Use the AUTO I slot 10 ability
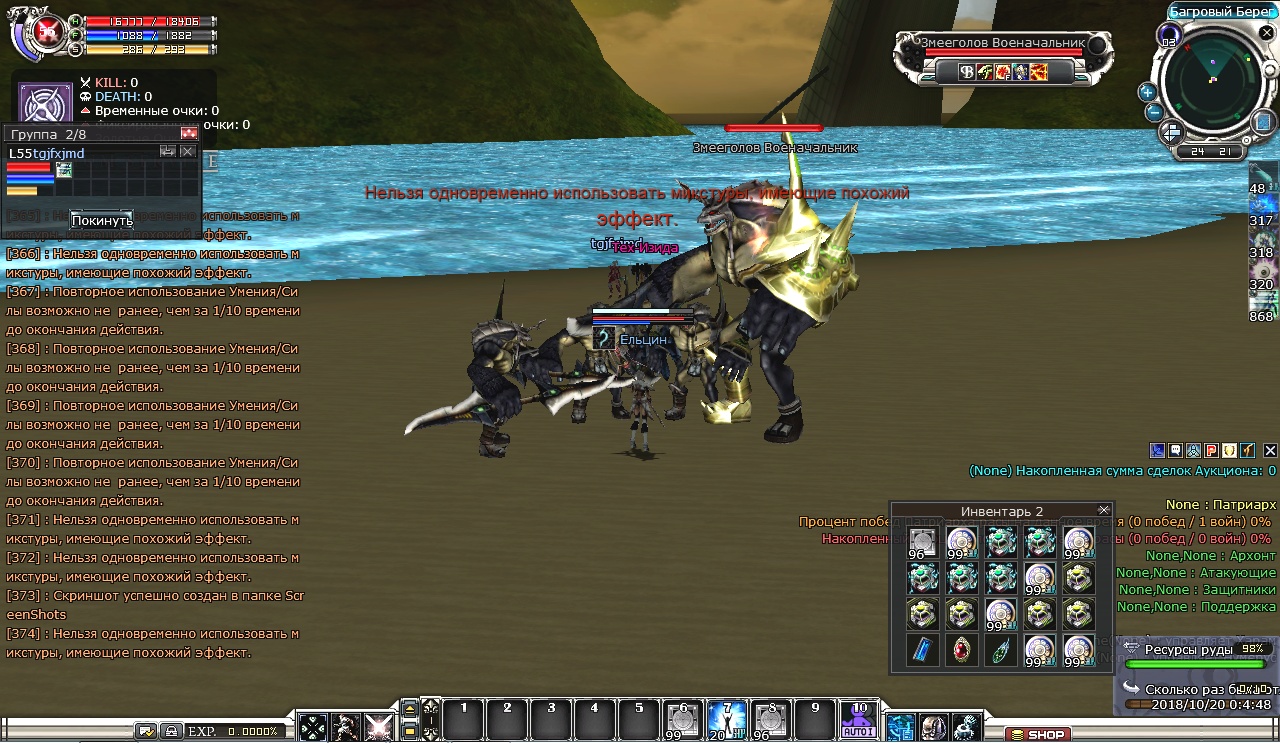 pos(858,720)
